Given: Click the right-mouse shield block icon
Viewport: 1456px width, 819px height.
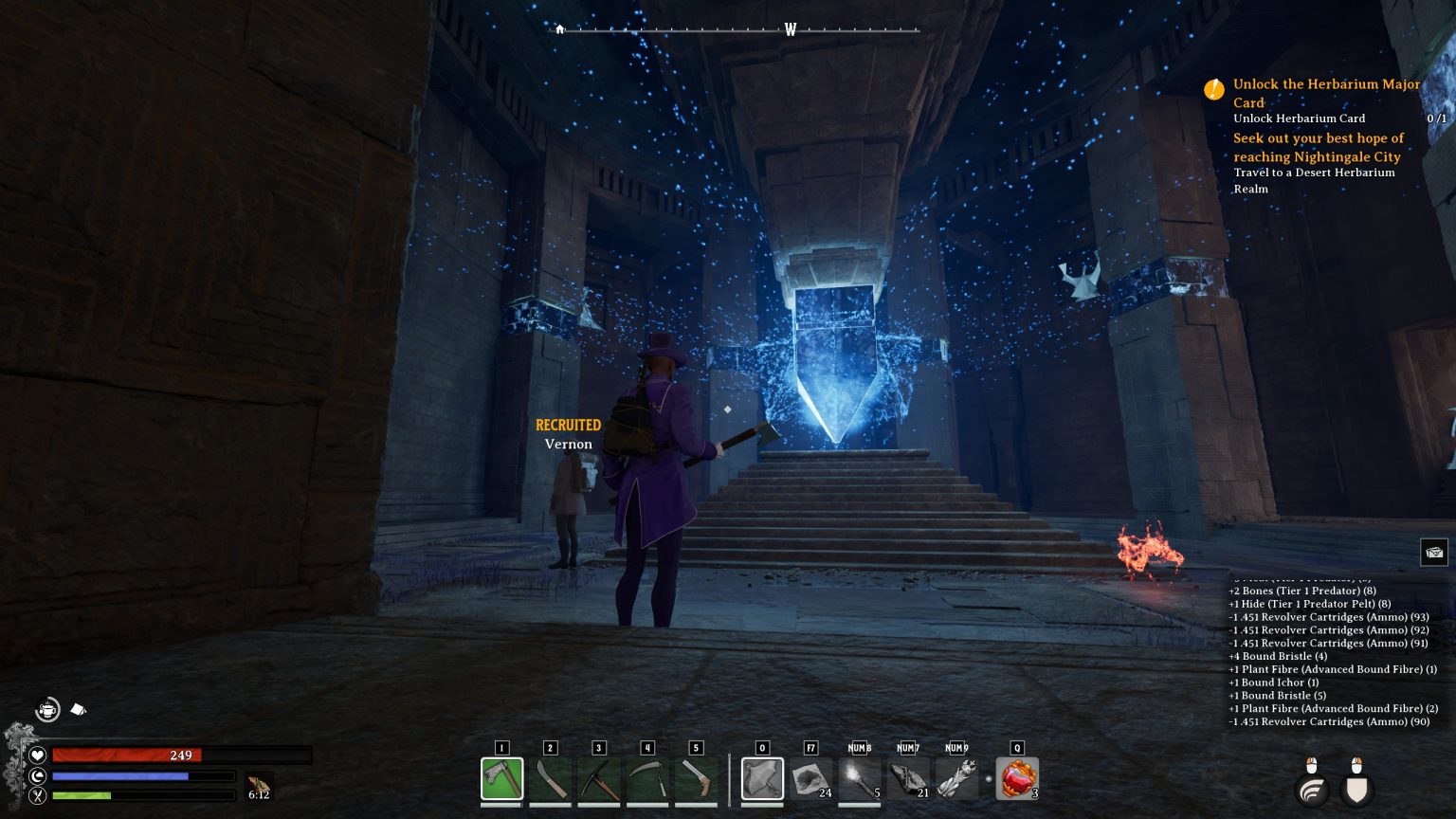Looking at the screenshot, I should point(1356,791).
